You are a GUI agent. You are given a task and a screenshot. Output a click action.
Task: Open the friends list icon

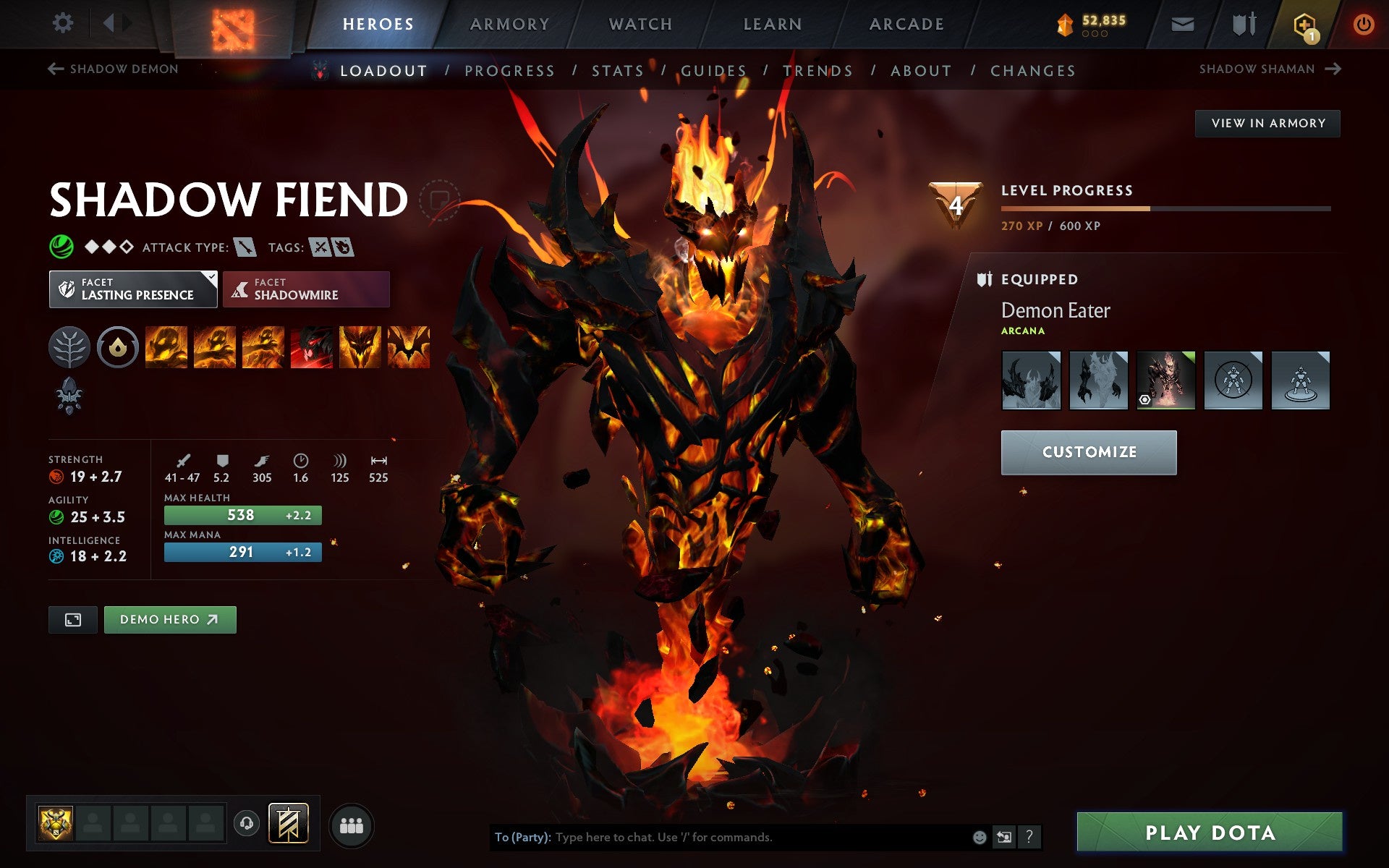(351, 822)
